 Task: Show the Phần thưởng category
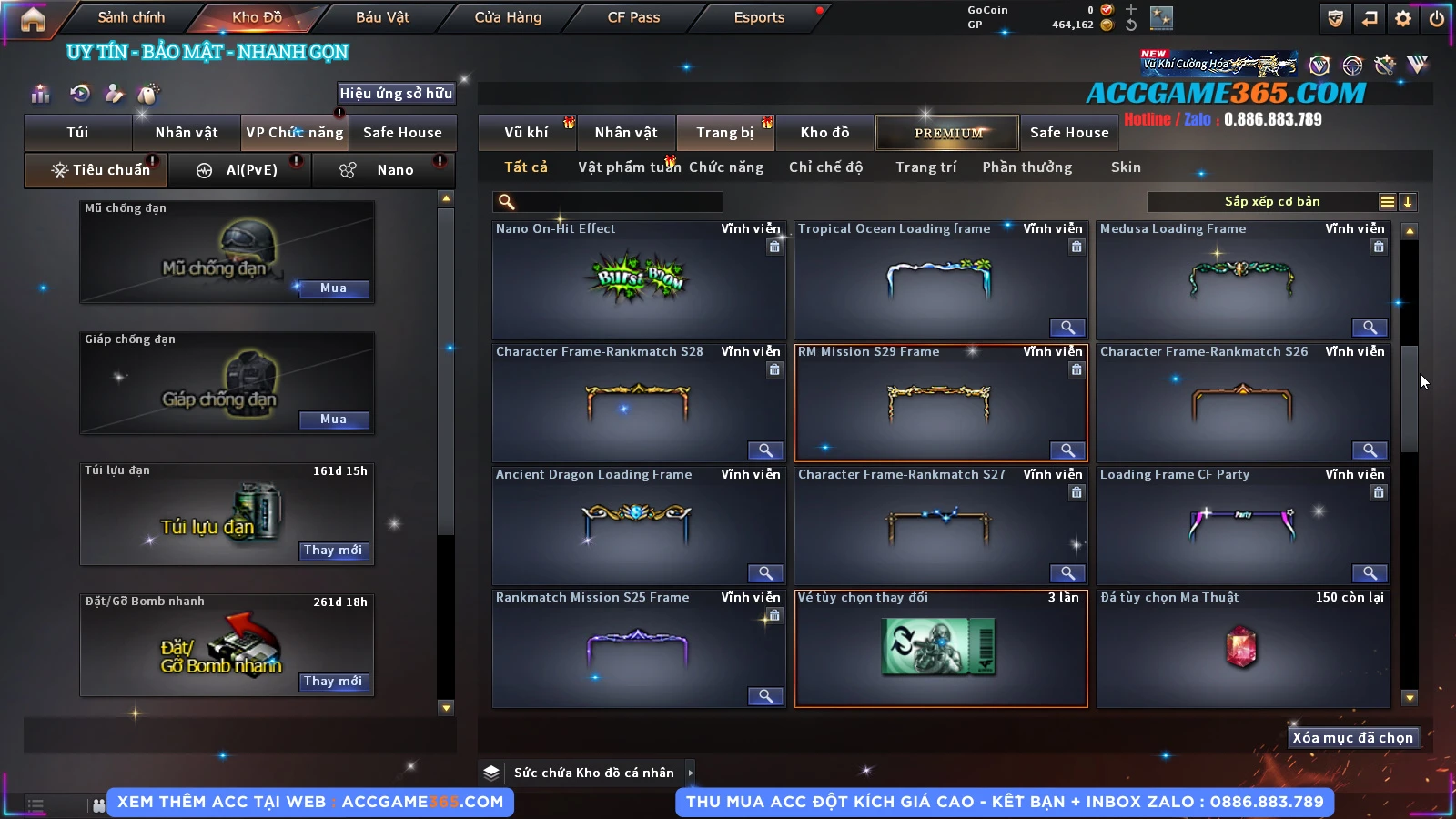pyautogui.click(x=1026, y=167)
